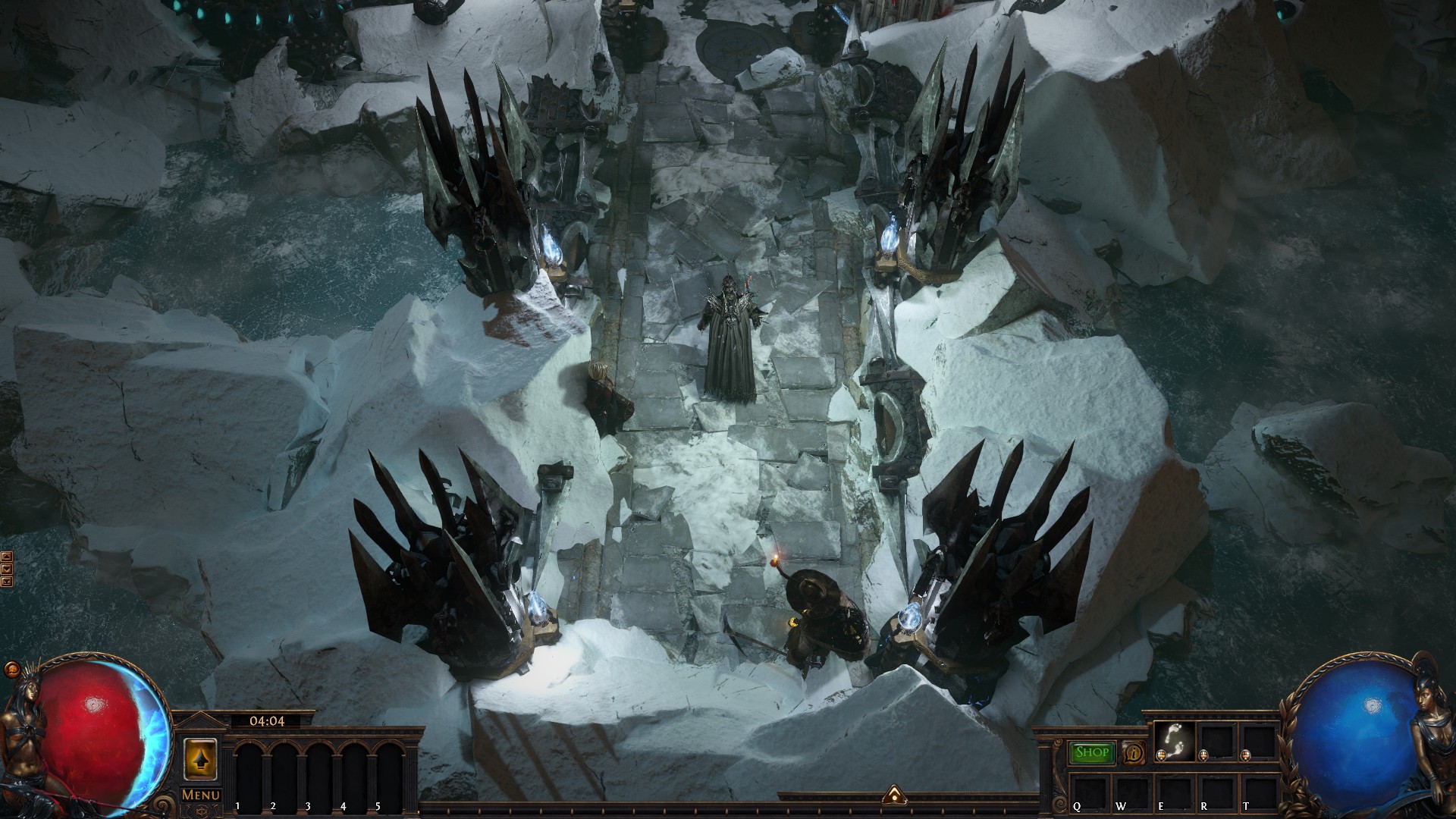Click the orange info speech-bubble icon
This screenshot has height=819, width=1456.
tap(1134, 753)
